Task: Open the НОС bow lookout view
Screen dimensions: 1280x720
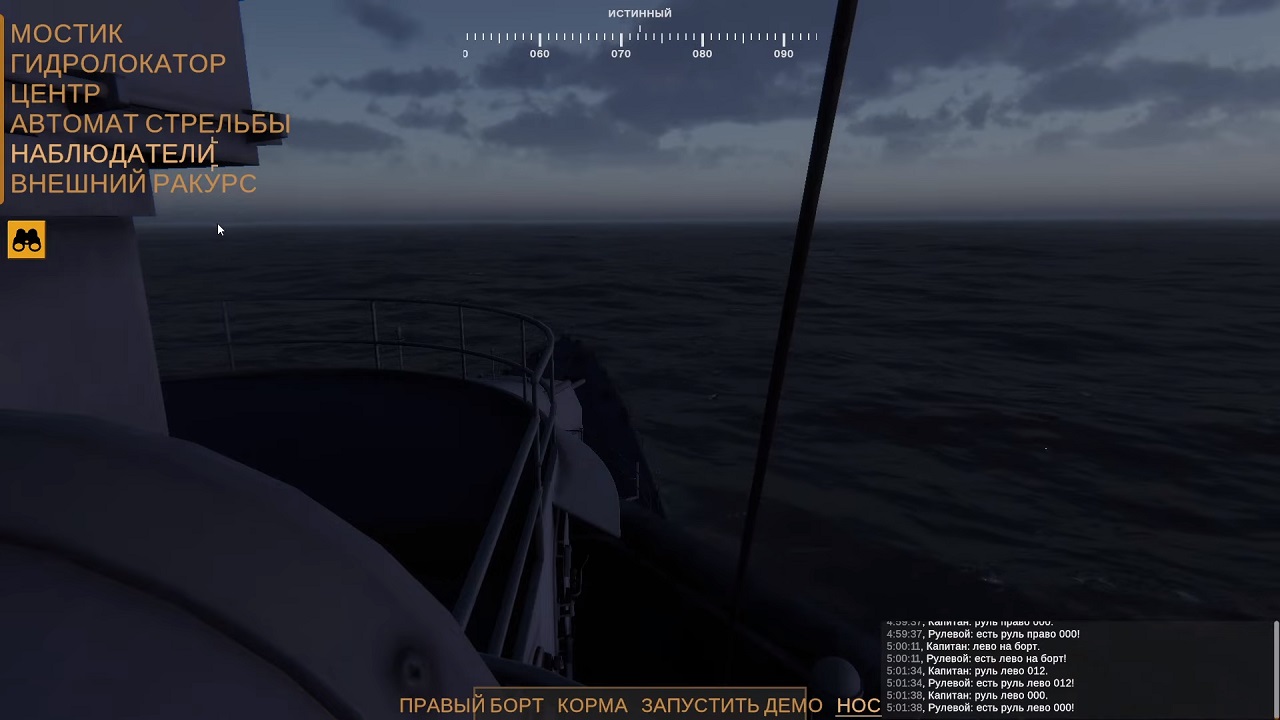Action: 858,705
